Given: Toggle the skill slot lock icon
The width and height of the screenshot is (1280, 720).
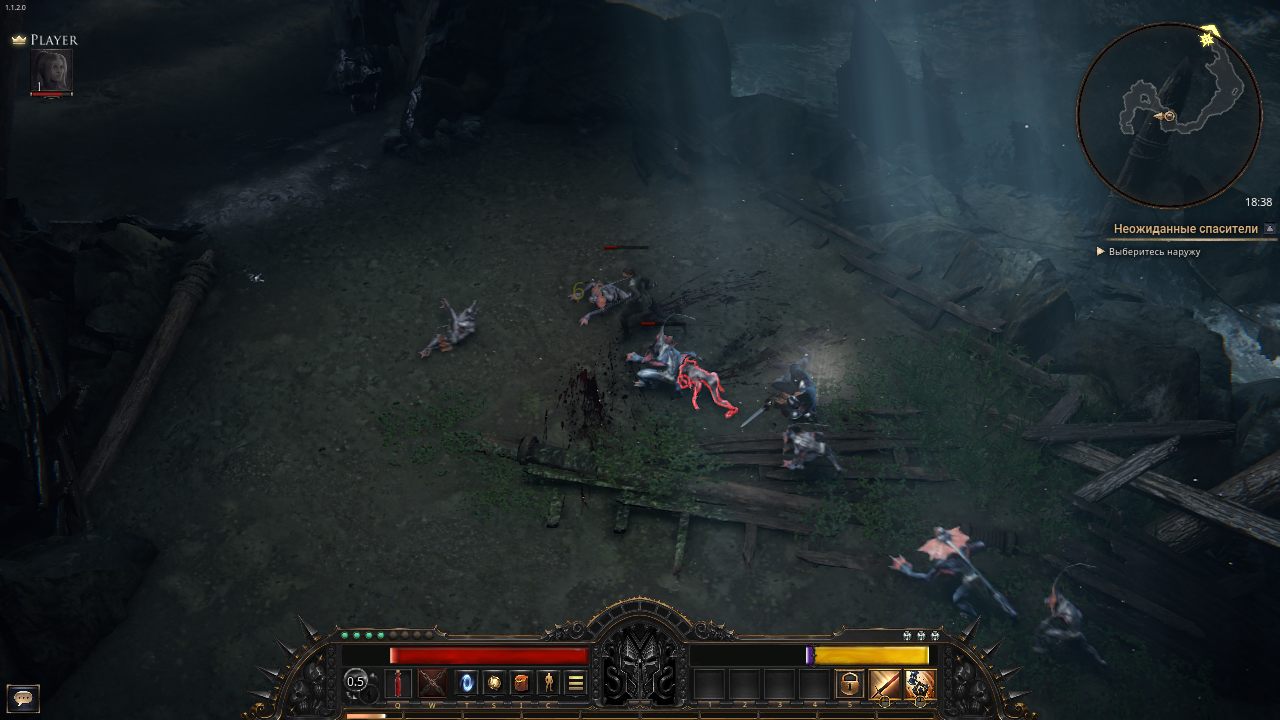Looking at the screenshot, I should pyautogui.click(x=849, y=685).
